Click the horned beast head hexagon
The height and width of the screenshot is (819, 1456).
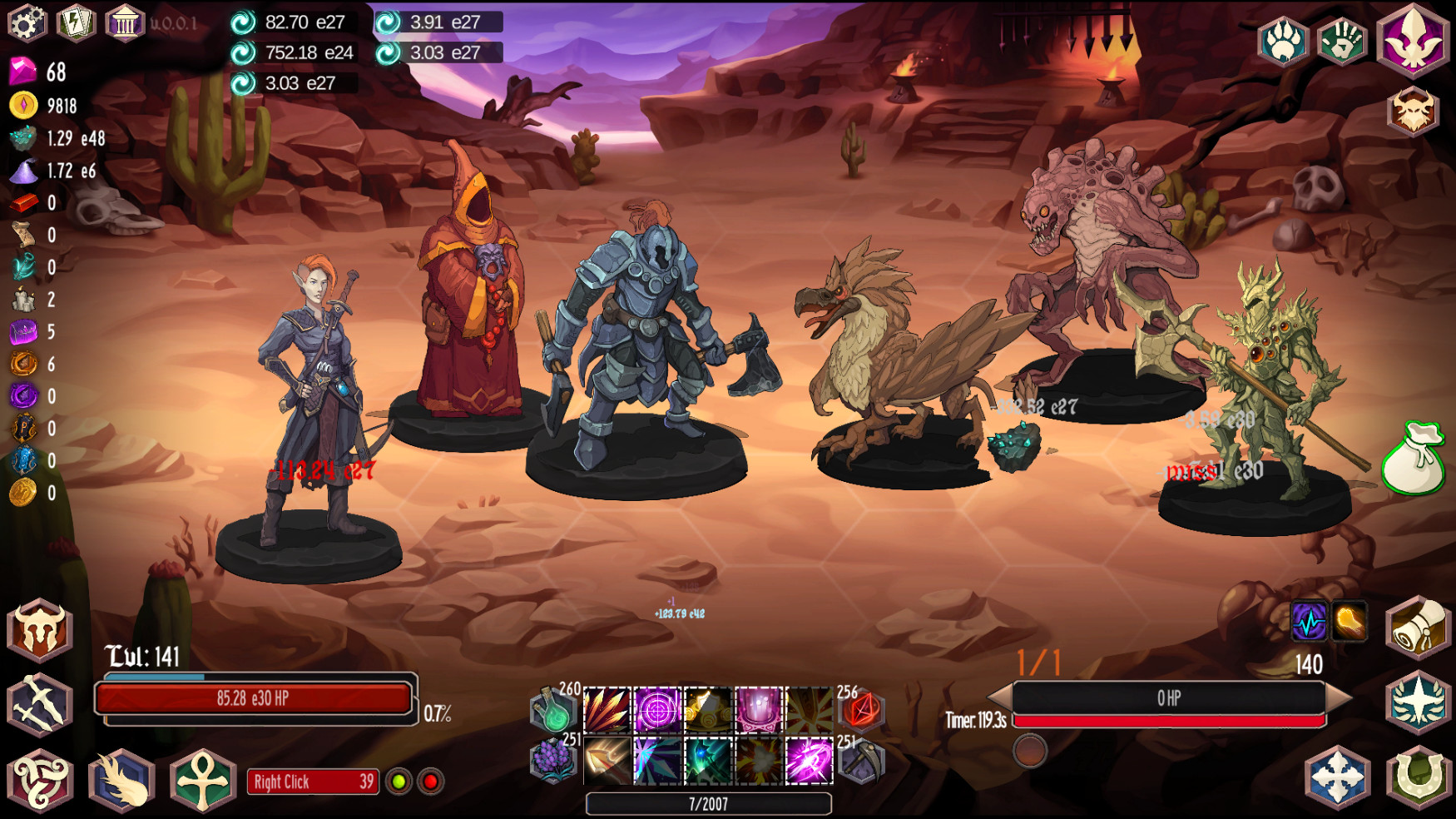(1412, 111)
